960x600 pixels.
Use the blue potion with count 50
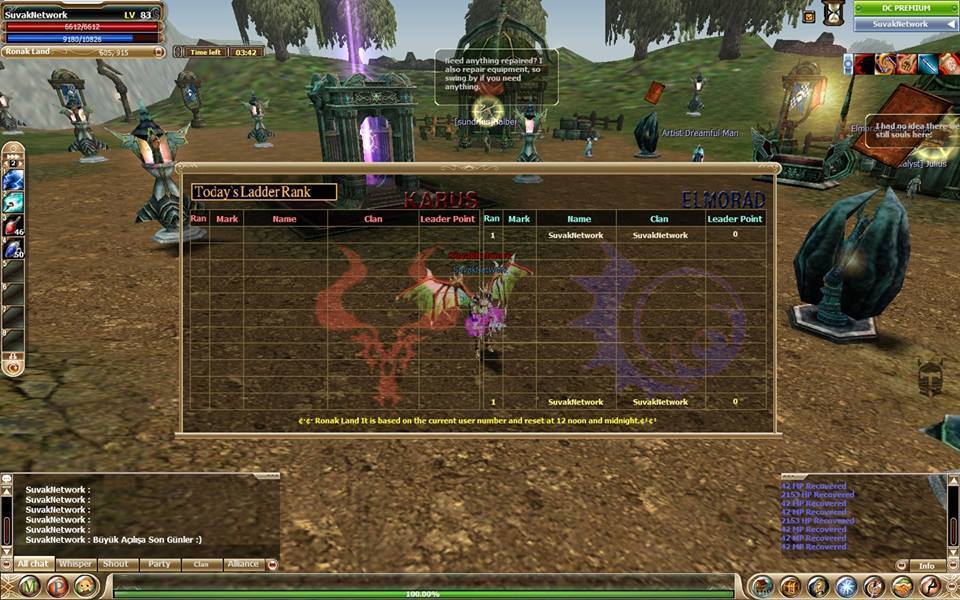click(x=13, y=247)
